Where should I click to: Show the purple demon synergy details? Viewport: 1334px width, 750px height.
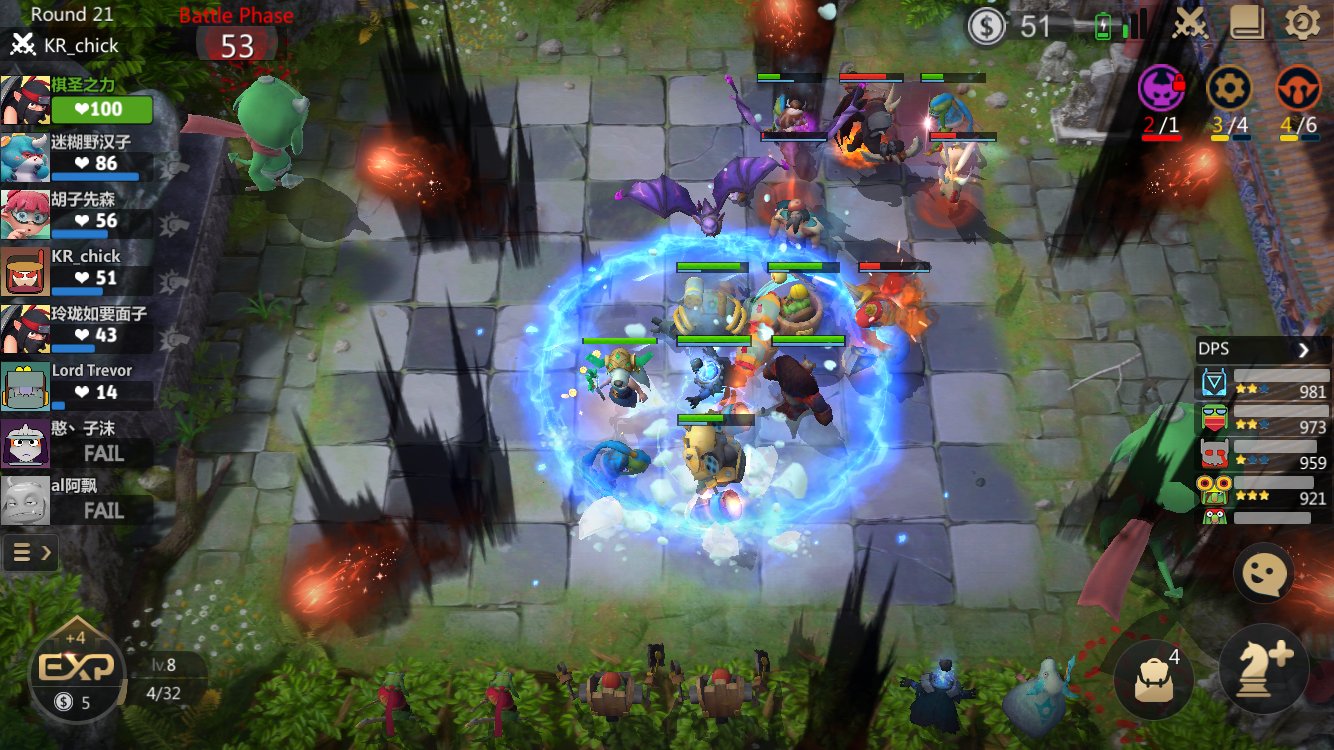[x=1161, y=90]
